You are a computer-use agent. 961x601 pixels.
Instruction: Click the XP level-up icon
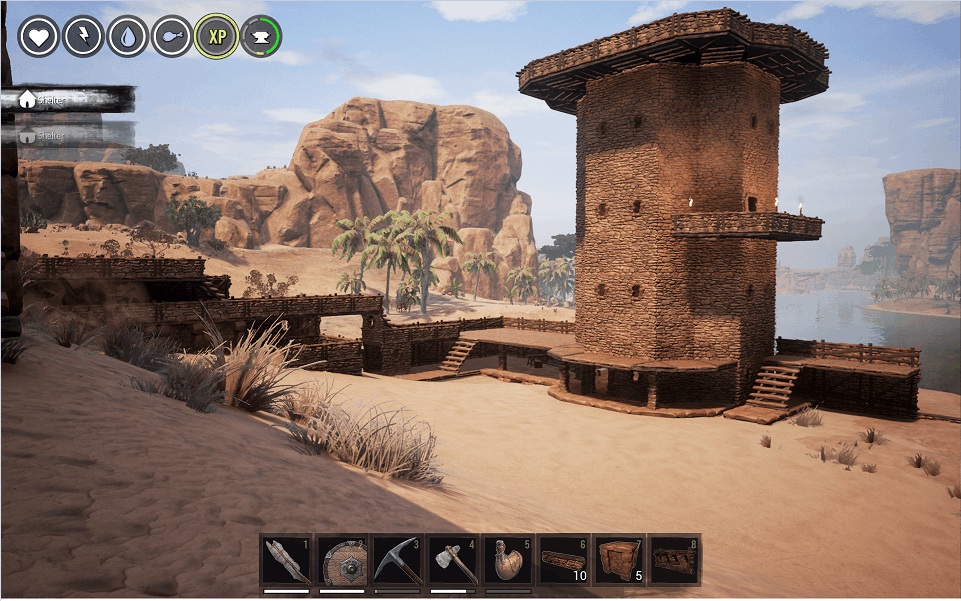(216, 36)
